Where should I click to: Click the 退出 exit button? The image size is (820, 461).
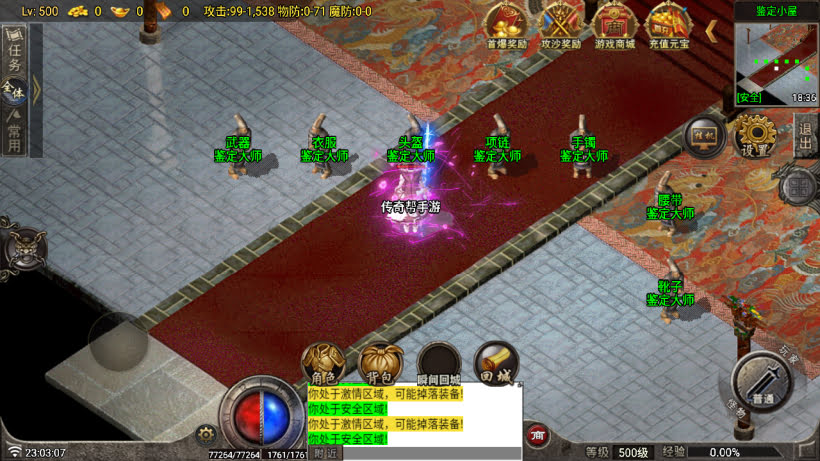pyautogui.click(x=806, y=135)
